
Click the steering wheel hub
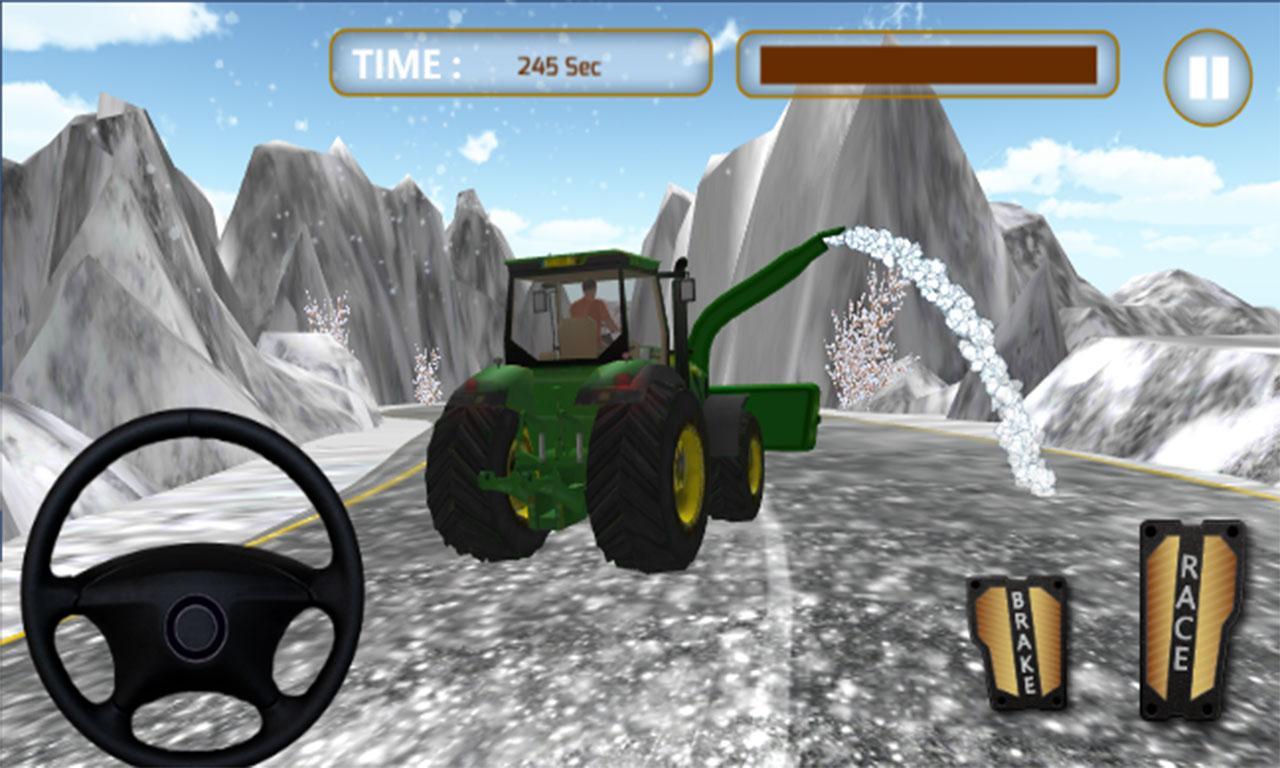click(x=193, y=628)
